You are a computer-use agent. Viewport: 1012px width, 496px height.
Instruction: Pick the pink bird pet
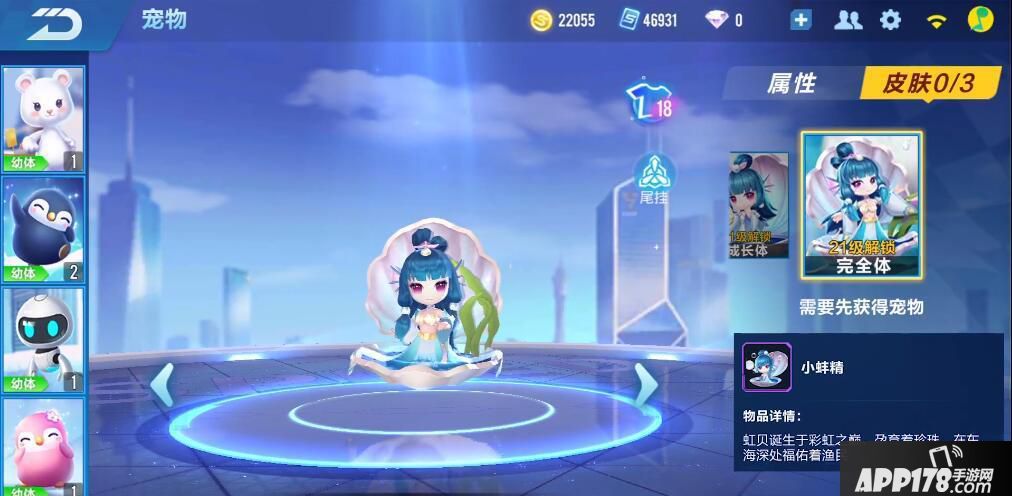[x=44, y=447]
